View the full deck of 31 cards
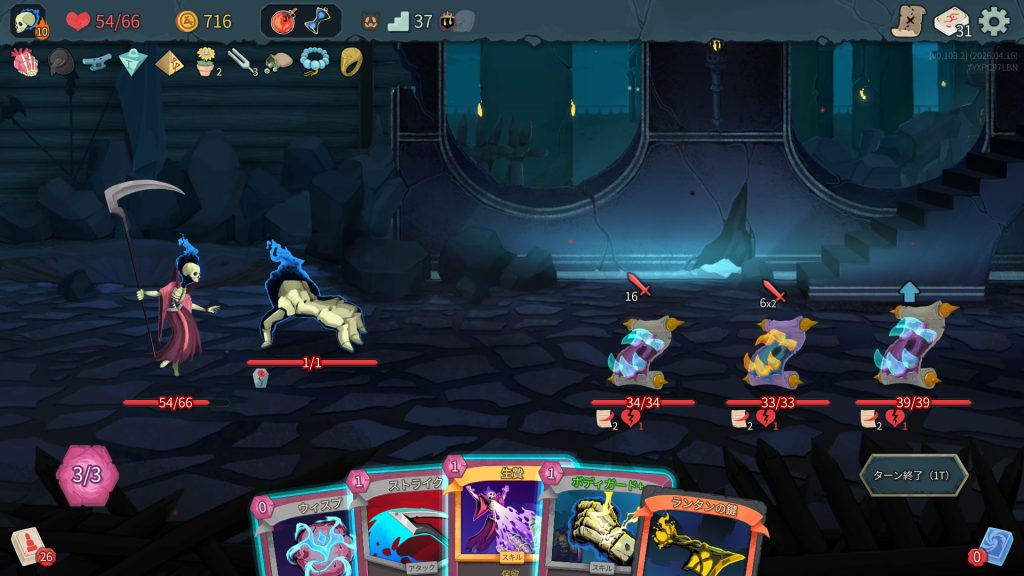The width and height of the screenshot is (1024, 576). pos(951,21)
